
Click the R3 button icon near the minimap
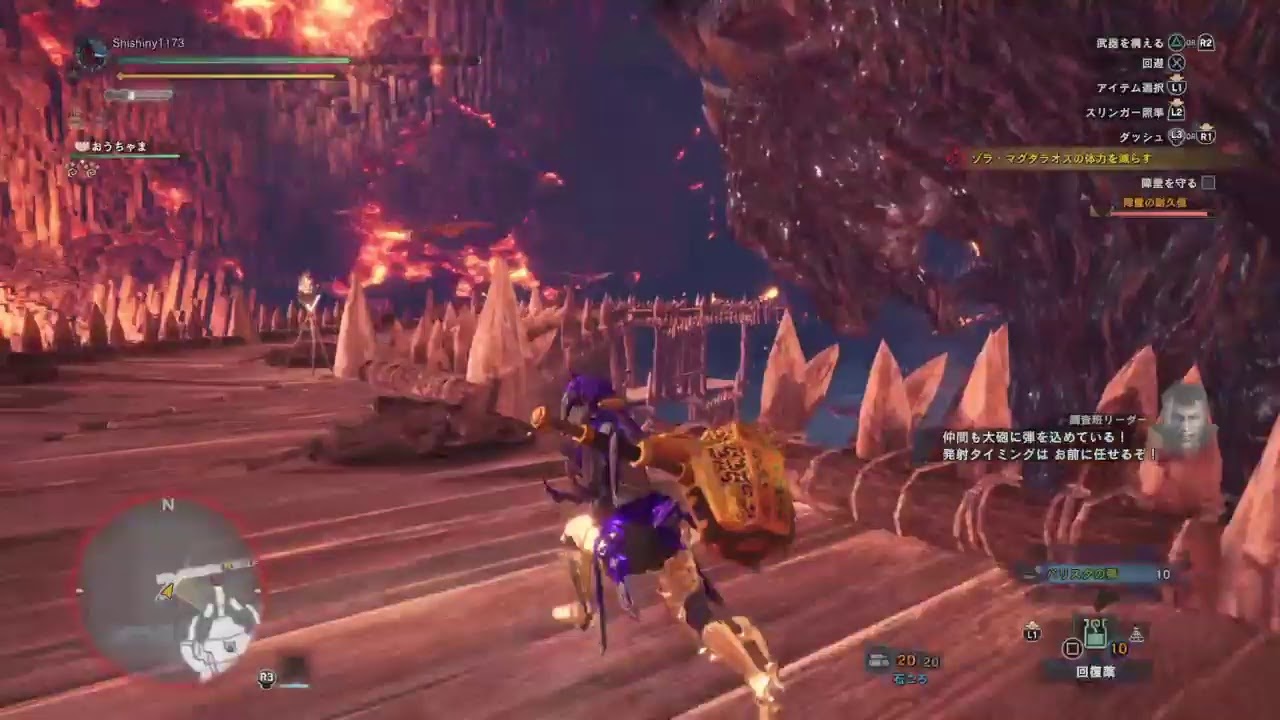(x=265, y=678)
